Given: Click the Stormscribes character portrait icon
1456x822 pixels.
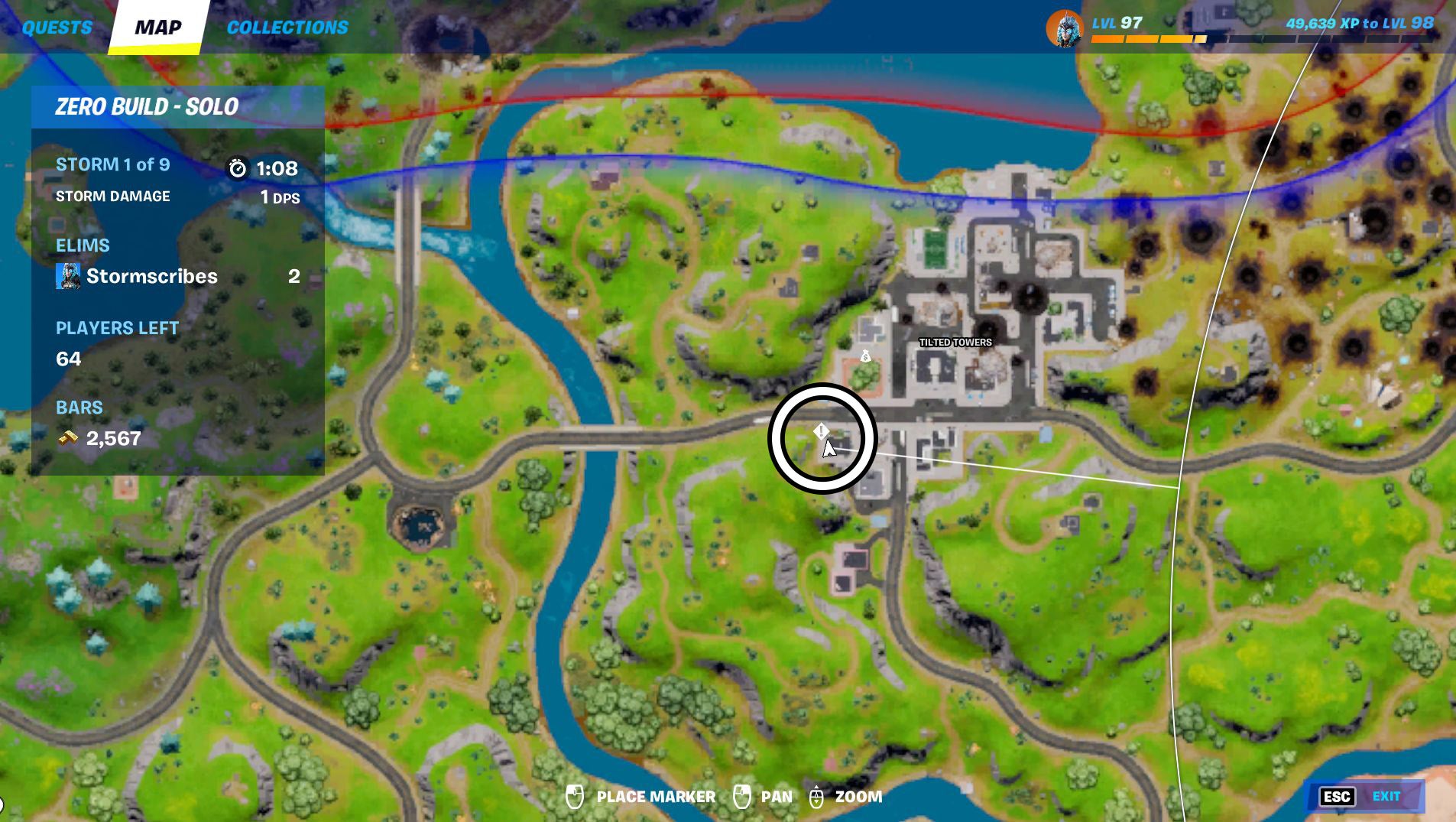Looking at the screenshot, I should pyautogui.click(x=68, y=276).
